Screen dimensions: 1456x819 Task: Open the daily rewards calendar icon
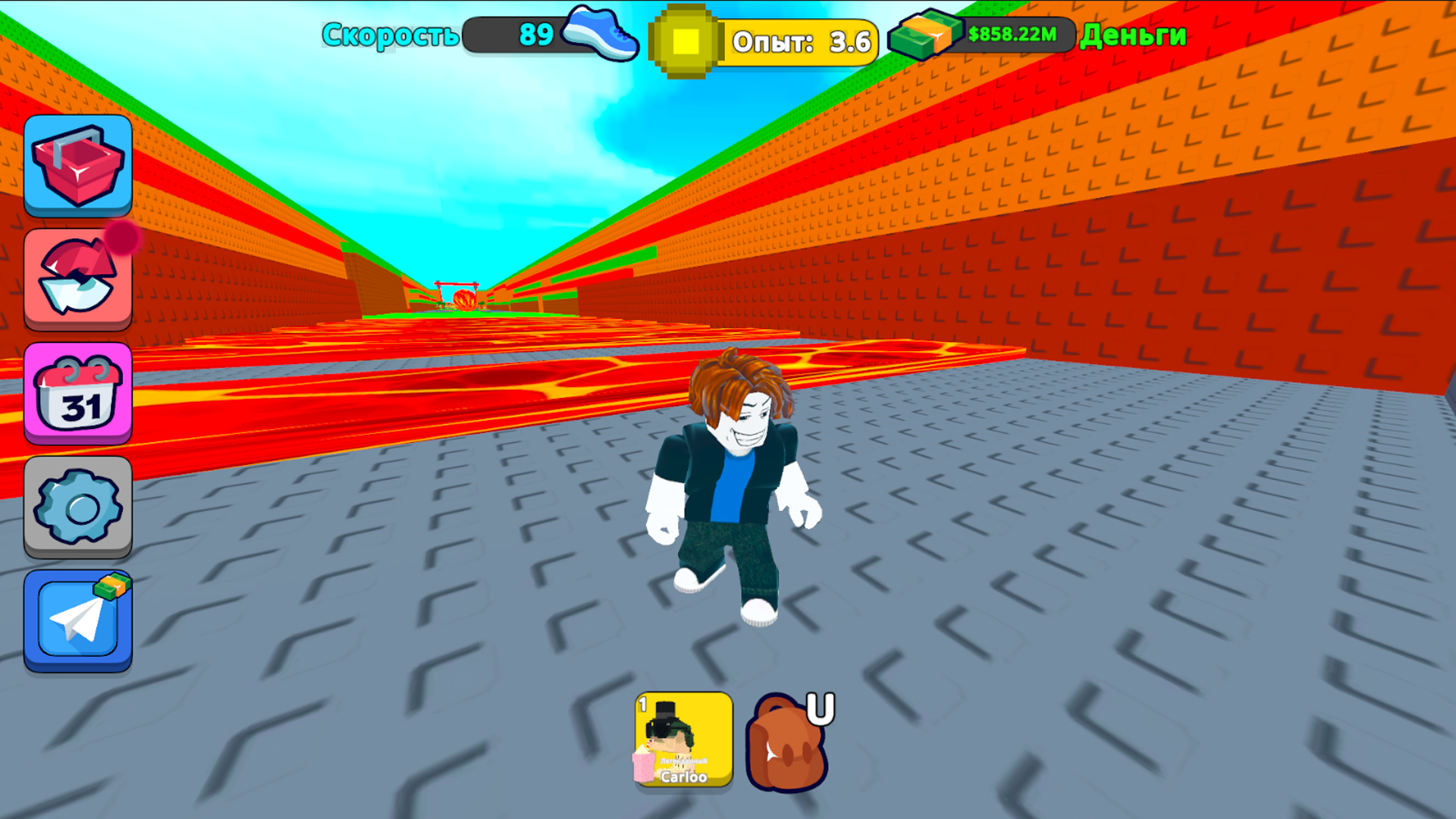pos(77,393)
